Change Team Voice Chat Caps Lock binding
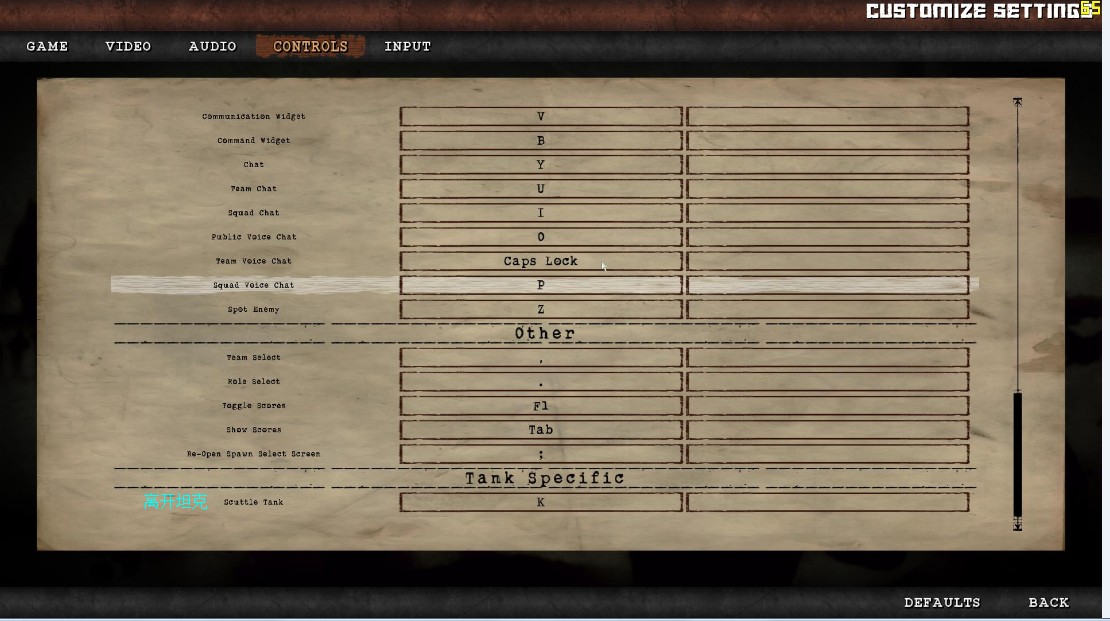 click(541, 261)
